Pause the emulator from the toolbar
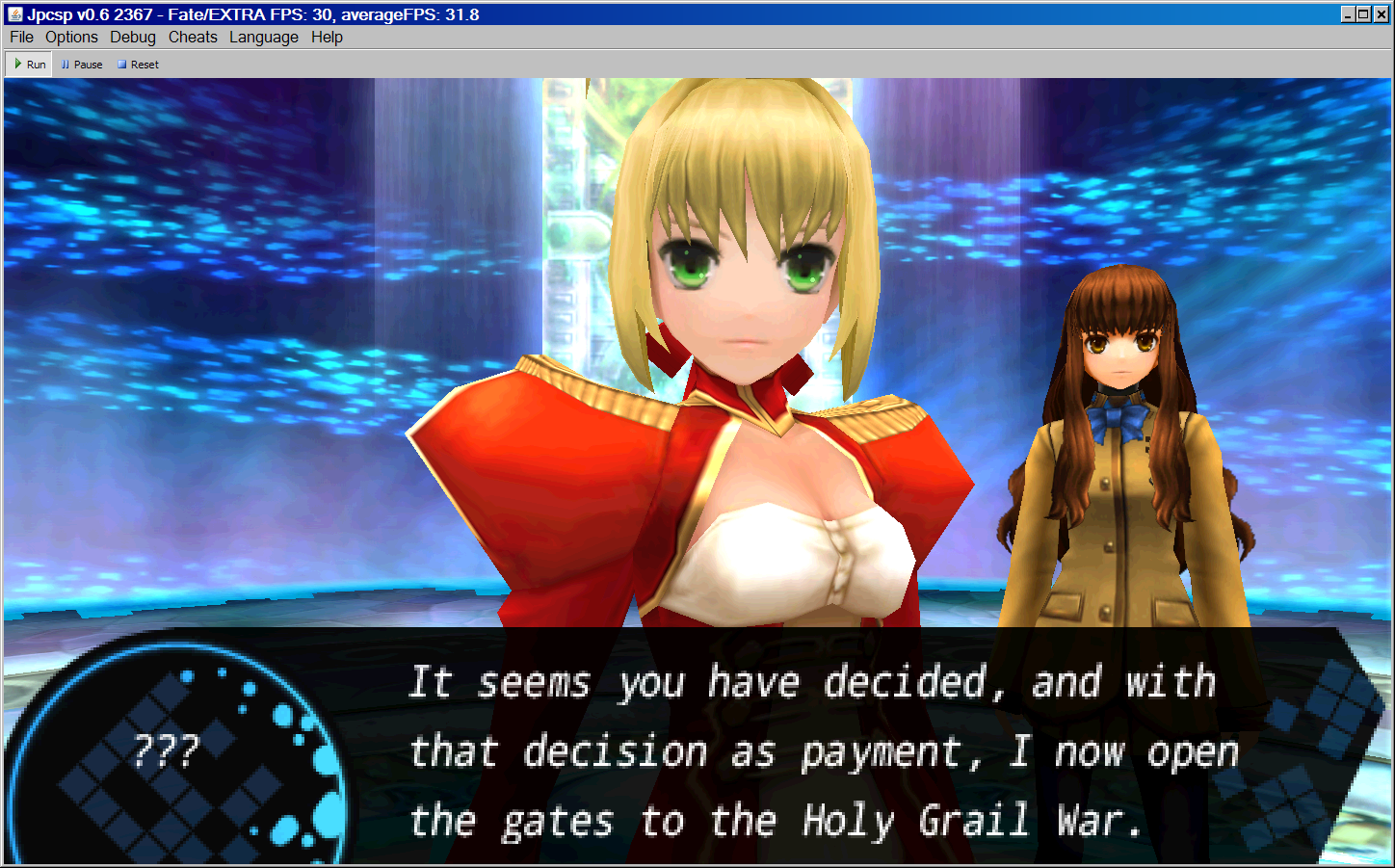Image resolution: width=1395 pixels, height=868 pixels. (x=82, y=65)
